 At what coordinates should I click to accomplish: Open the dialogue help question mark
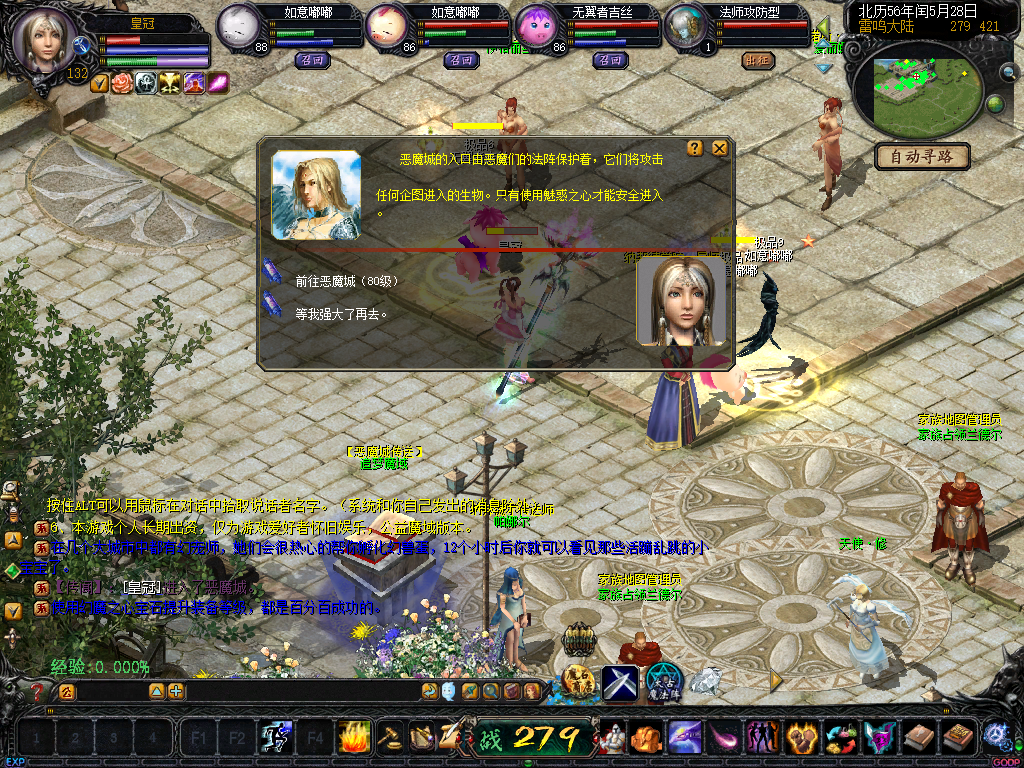click(x=695, y=148)
